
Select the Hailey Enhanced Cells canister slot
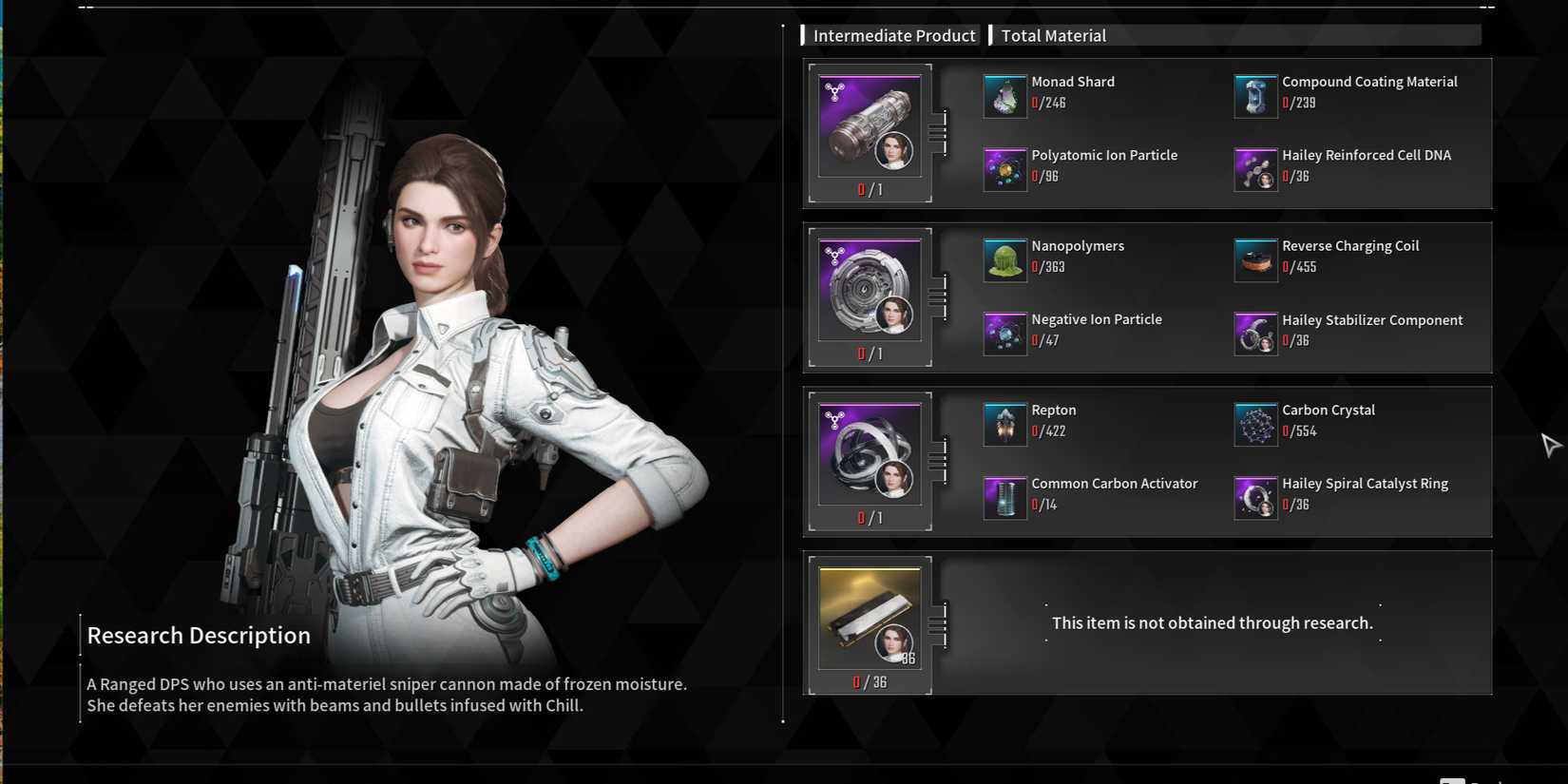click(x=870, y=125)
